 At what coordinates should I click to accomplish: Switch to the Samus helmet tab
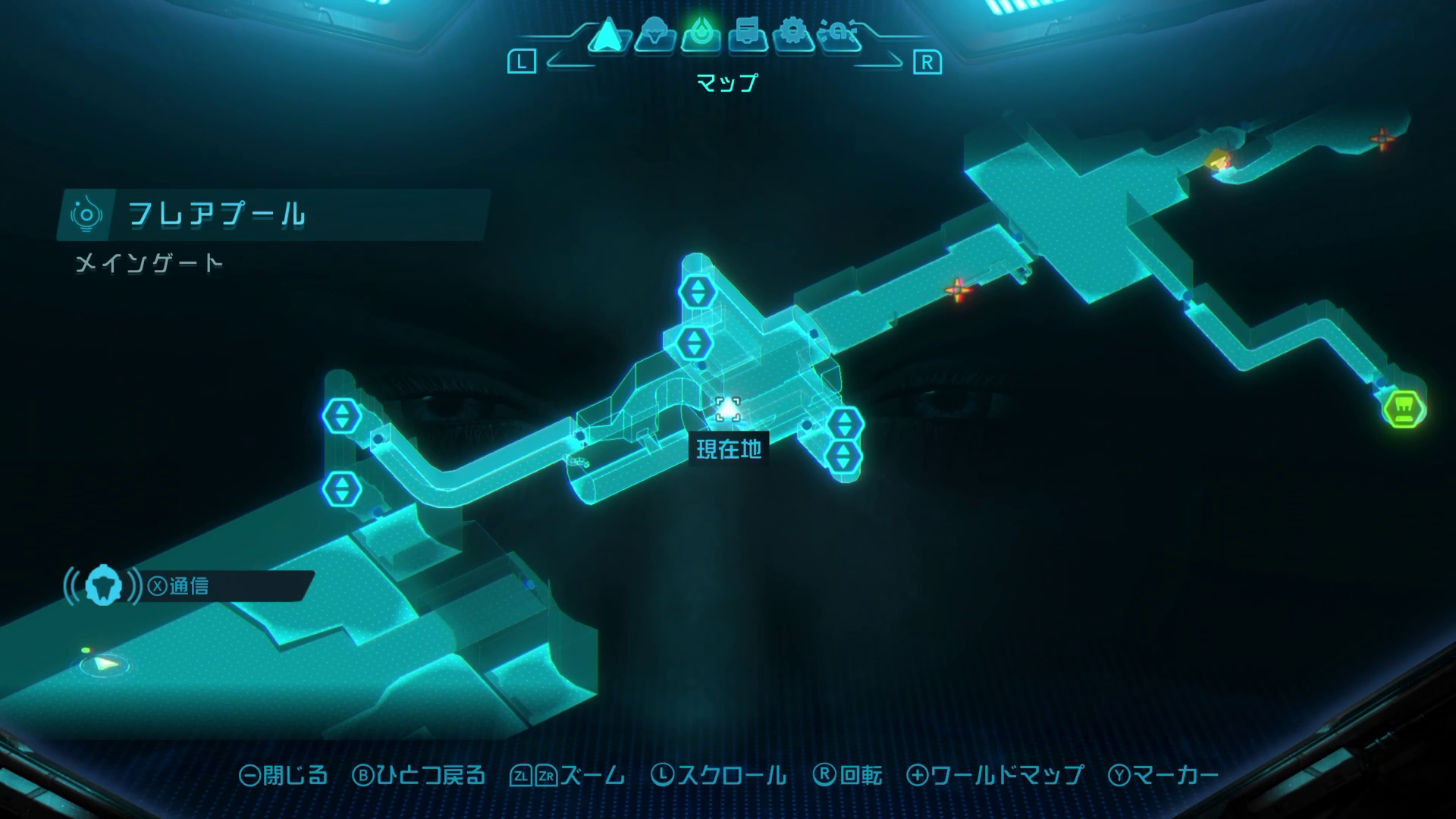tap(654, 36)
